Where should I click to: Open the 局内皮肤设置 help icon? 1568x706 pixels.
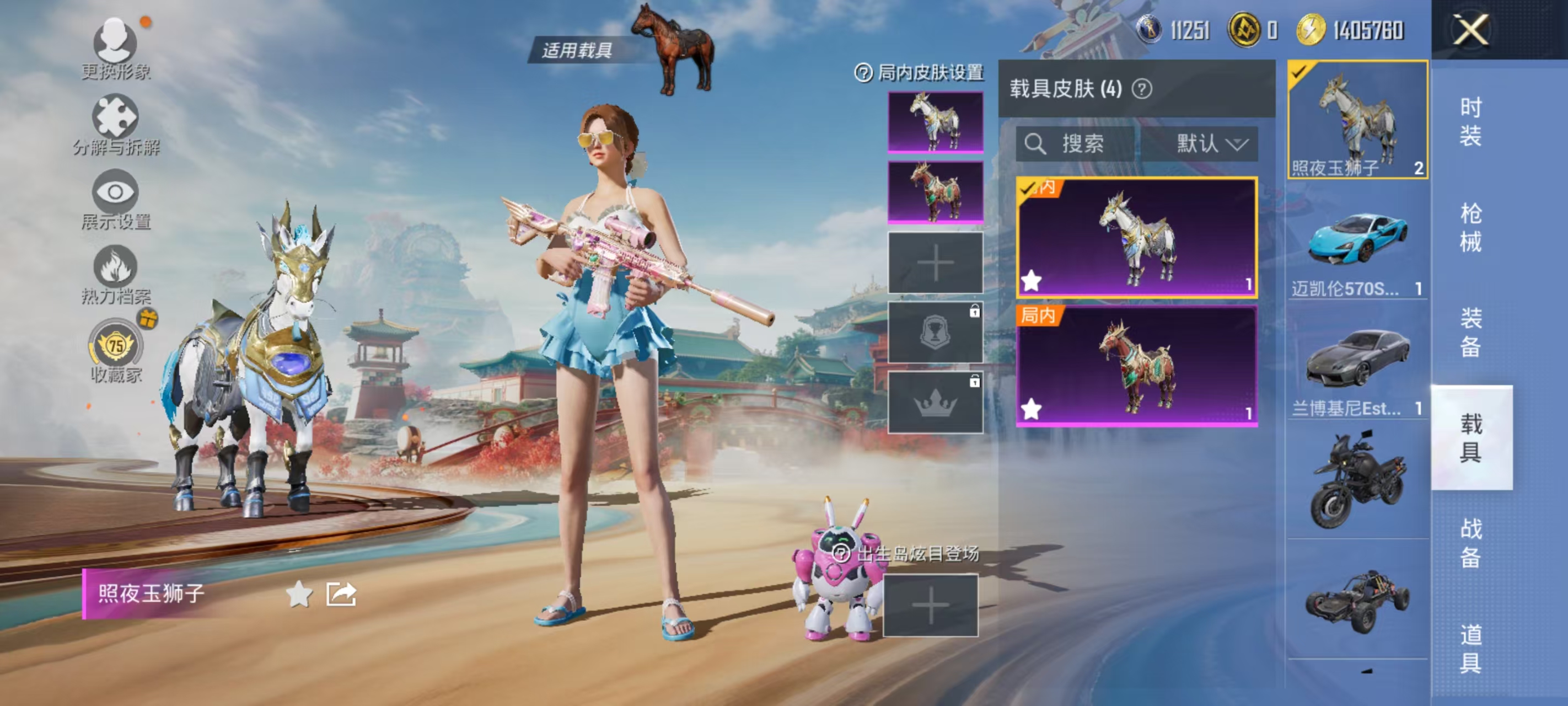click(x=864, y=72)
